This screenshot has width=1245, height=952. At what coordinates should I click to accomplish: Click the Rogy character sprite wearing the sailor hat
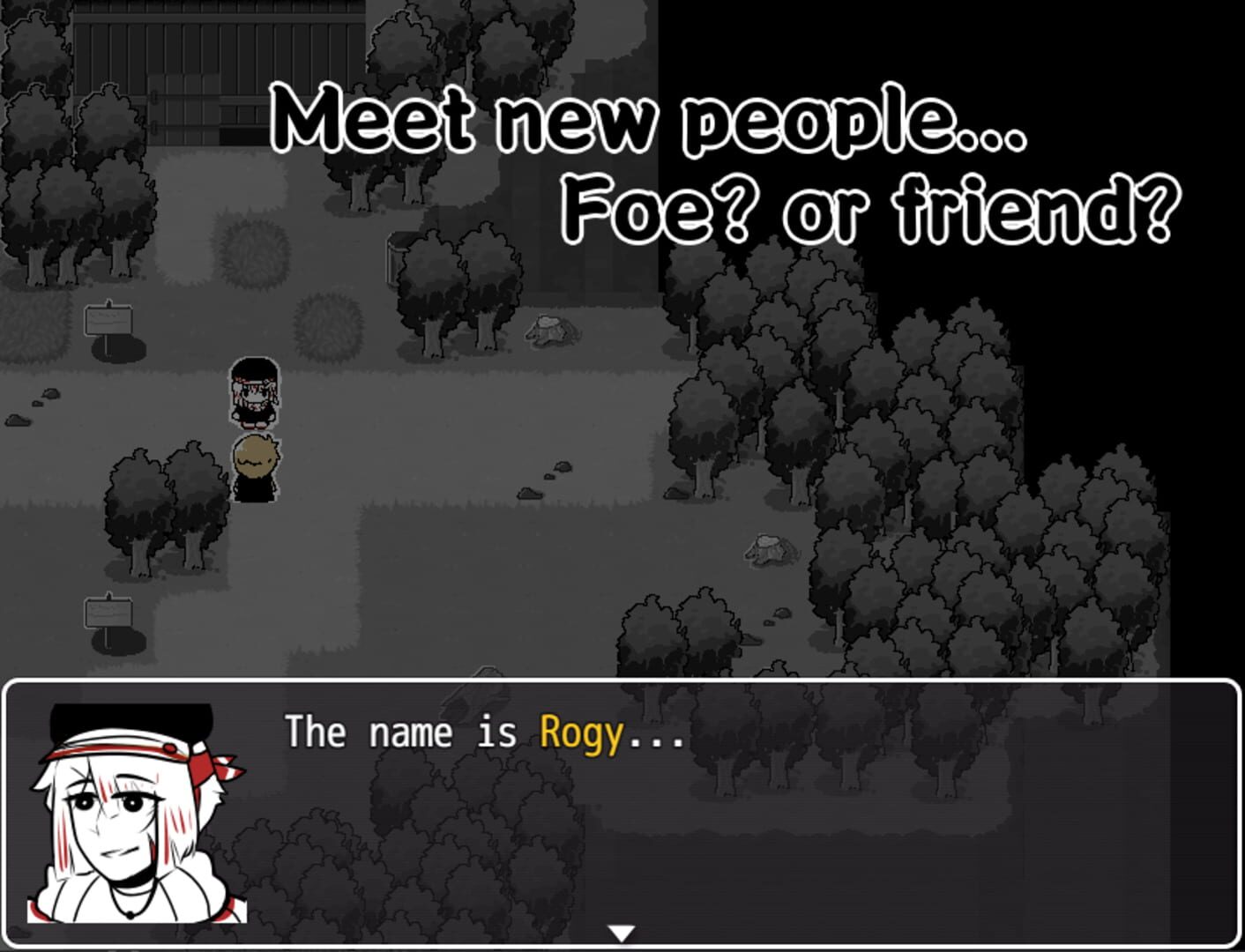tap(254, 390)
